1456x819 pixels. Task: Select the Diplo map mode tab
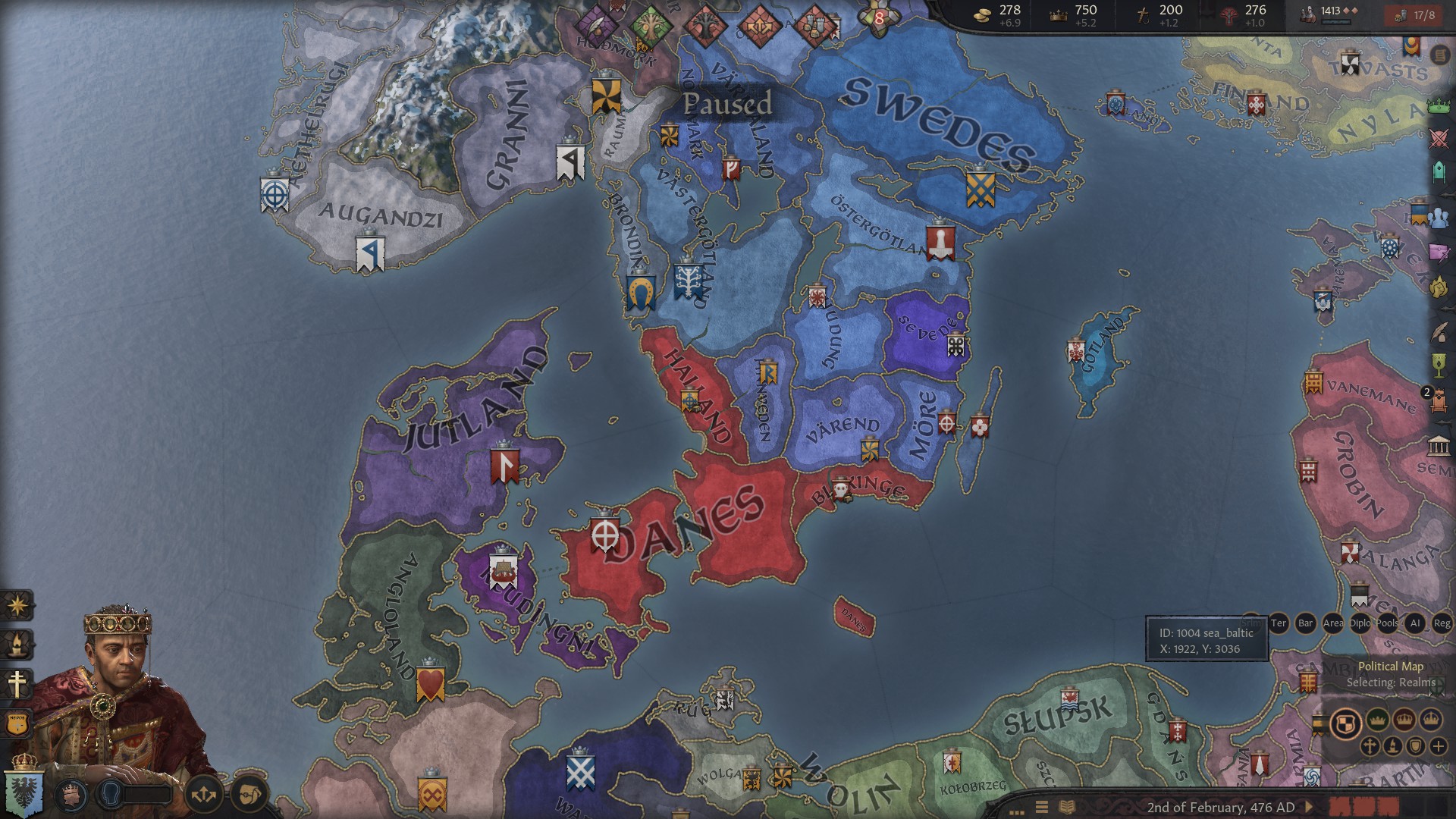click(x=1360, y=623)
